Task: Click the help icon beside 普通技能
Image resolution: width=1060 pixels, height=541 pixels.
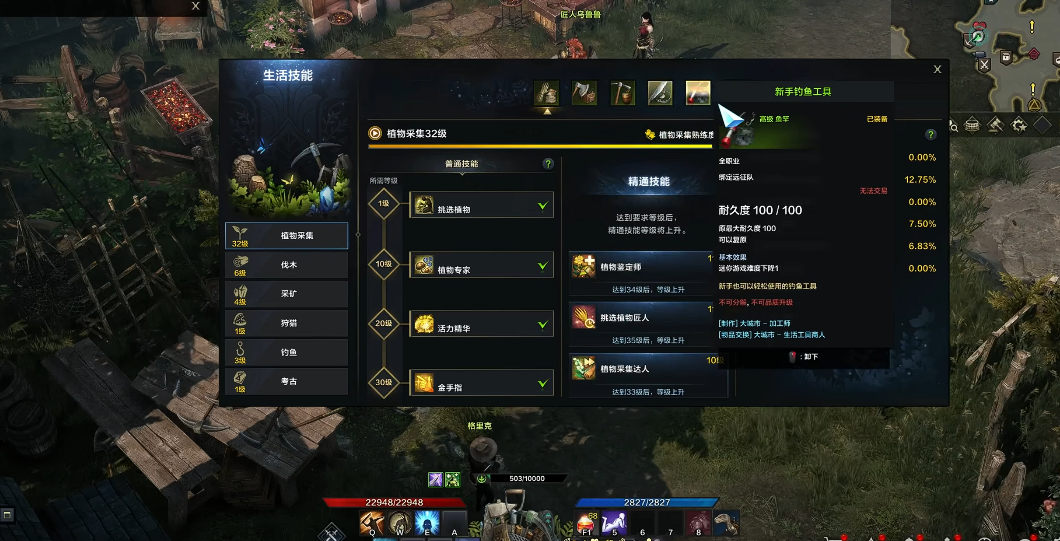Action: [548, 164]
